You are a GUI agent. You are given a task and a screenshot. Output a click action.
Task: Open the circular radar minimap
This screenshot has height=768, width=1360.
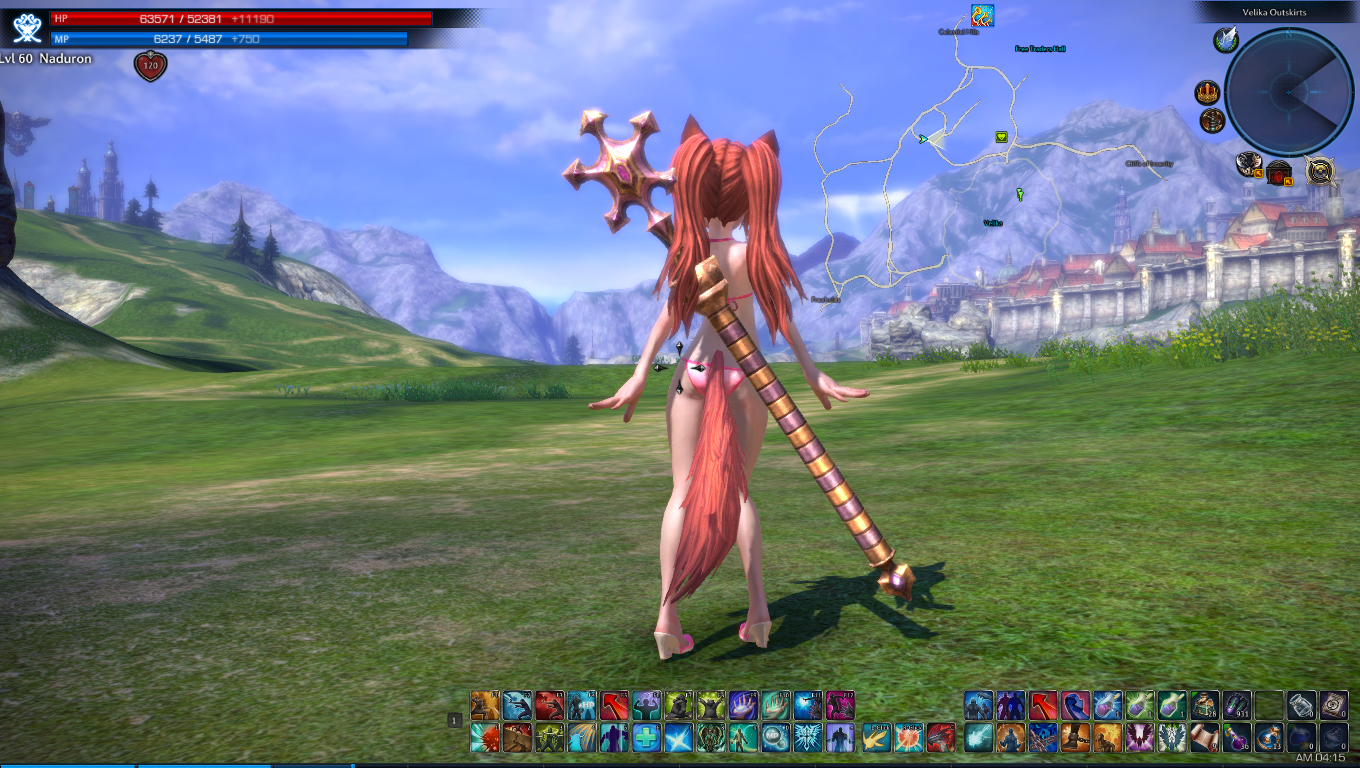[1288, 92]
